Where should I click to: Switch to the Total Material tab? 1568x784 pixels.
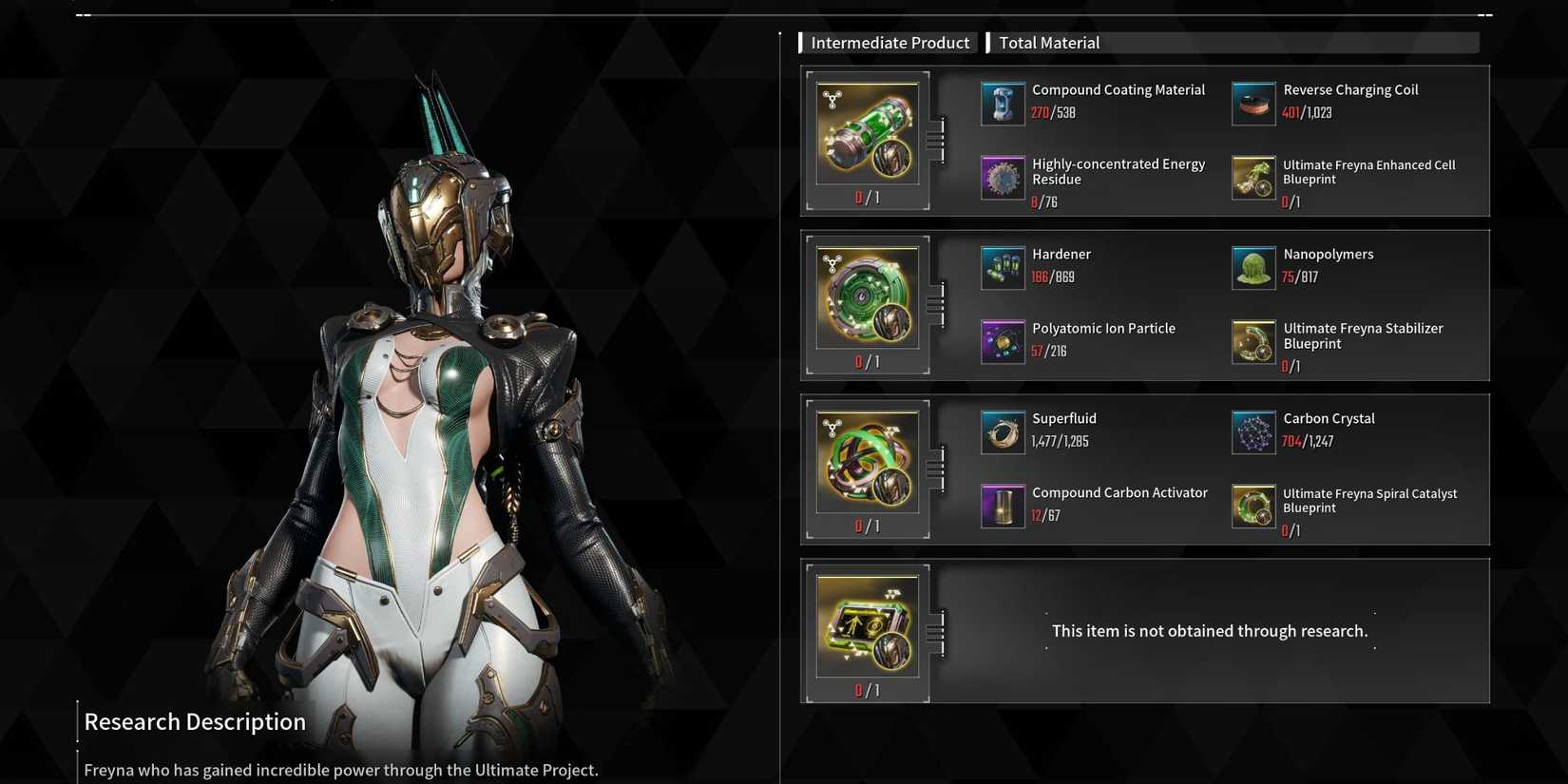[1049, 42]
